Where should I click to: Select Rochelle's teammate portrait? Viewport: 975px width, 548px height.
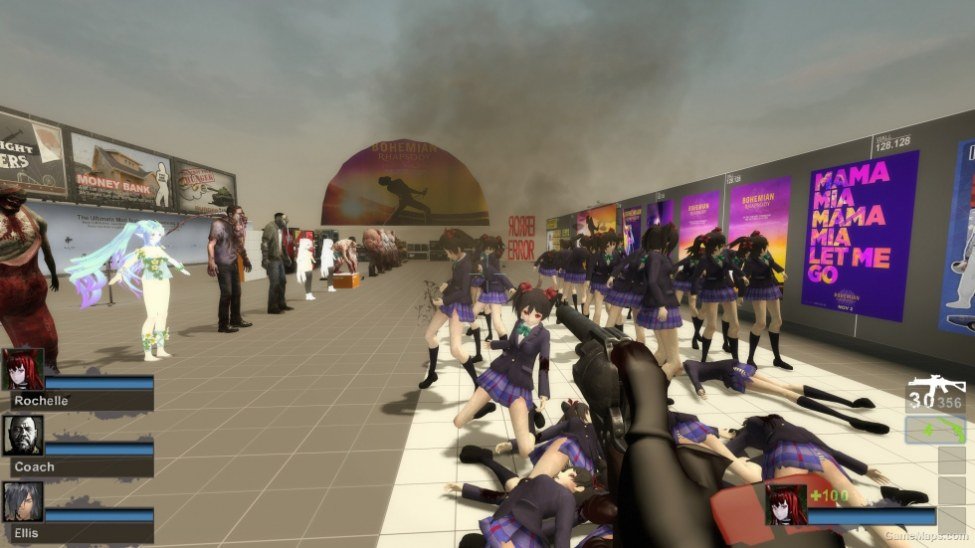coord(22,369)
